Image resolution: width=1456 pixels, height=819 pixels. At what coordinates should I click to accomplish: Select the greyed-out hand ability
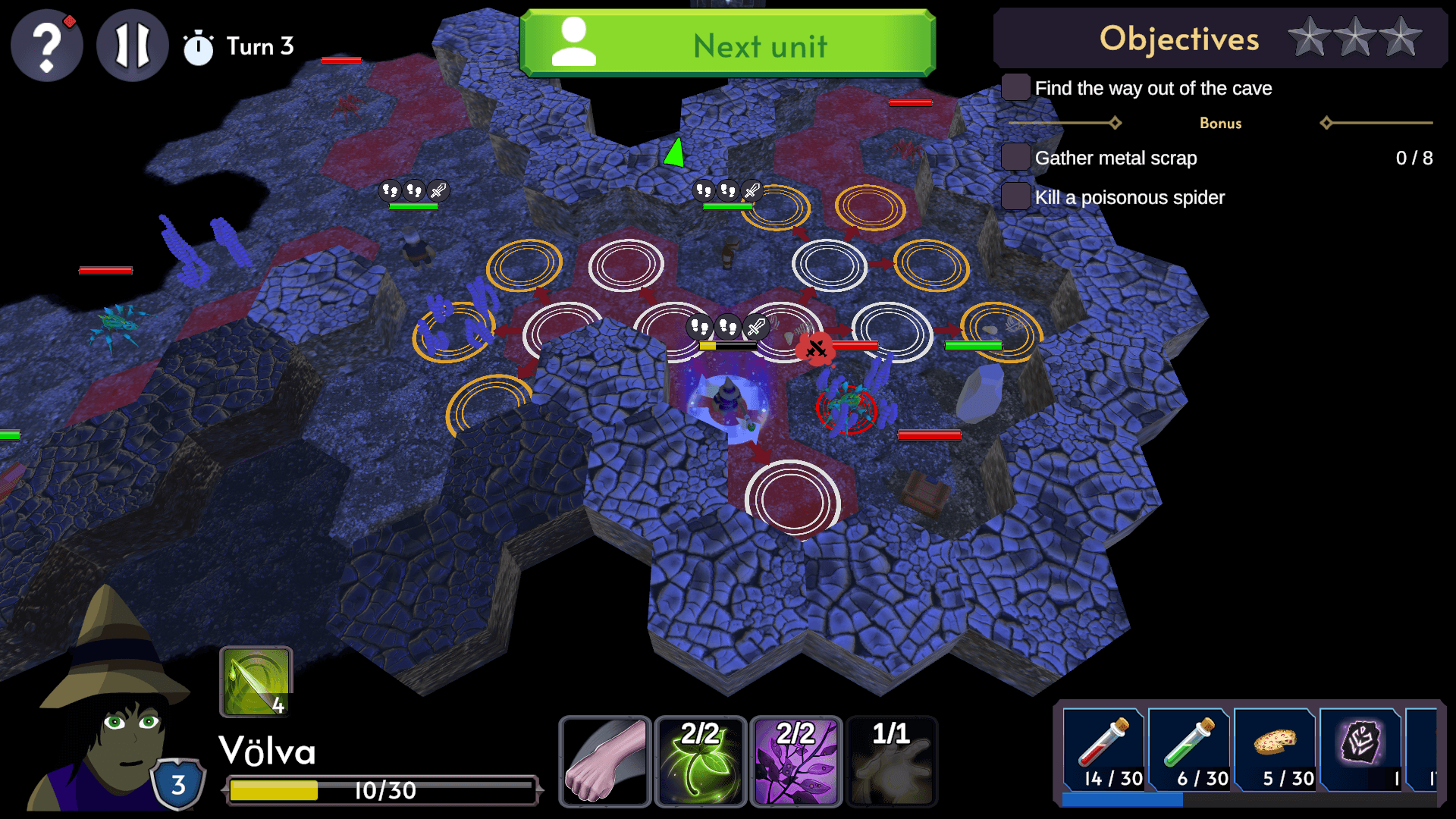[x=891, y=761]
